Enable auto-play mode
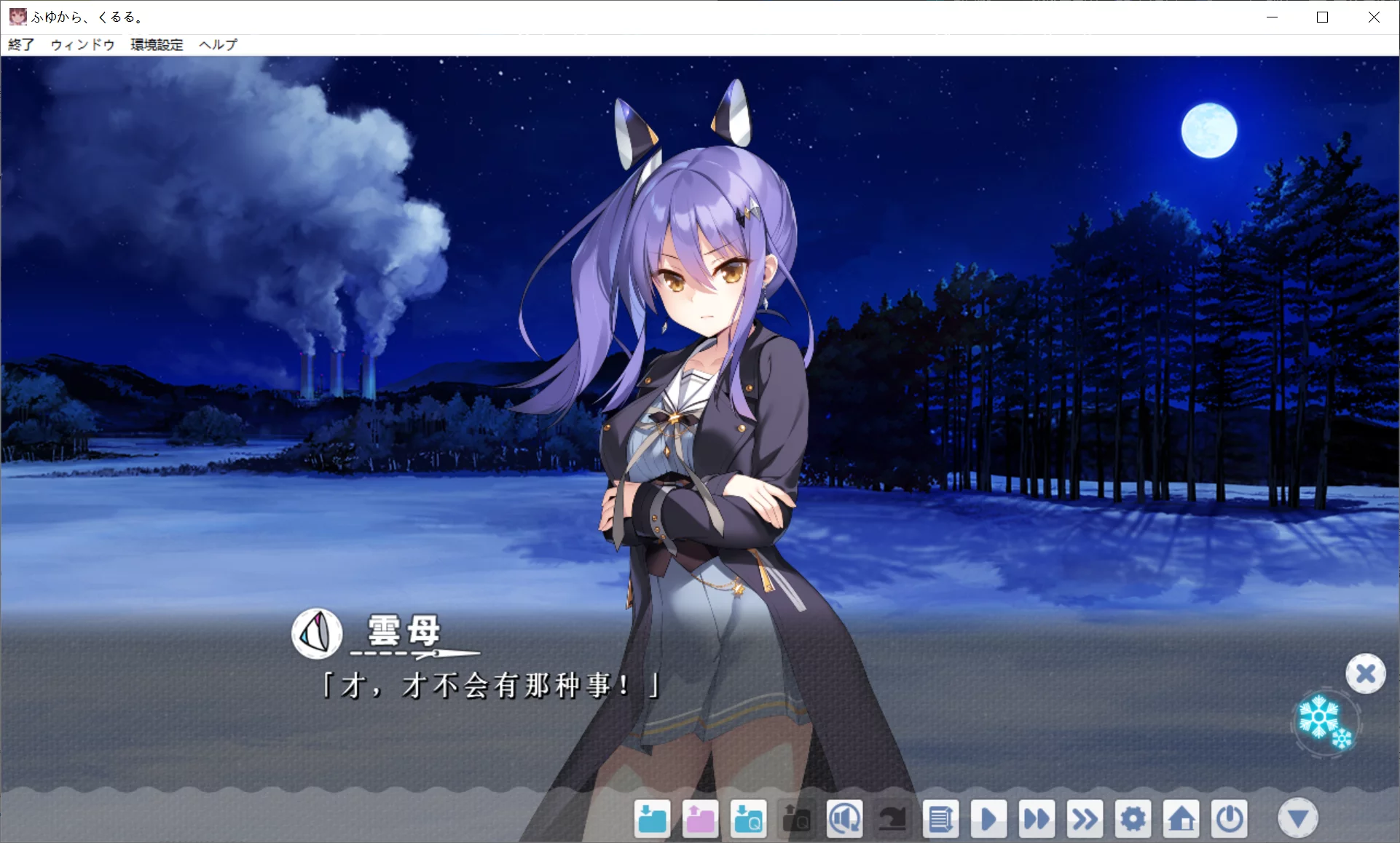Screen dimensions: 1400x843 [x=988, y=818]
